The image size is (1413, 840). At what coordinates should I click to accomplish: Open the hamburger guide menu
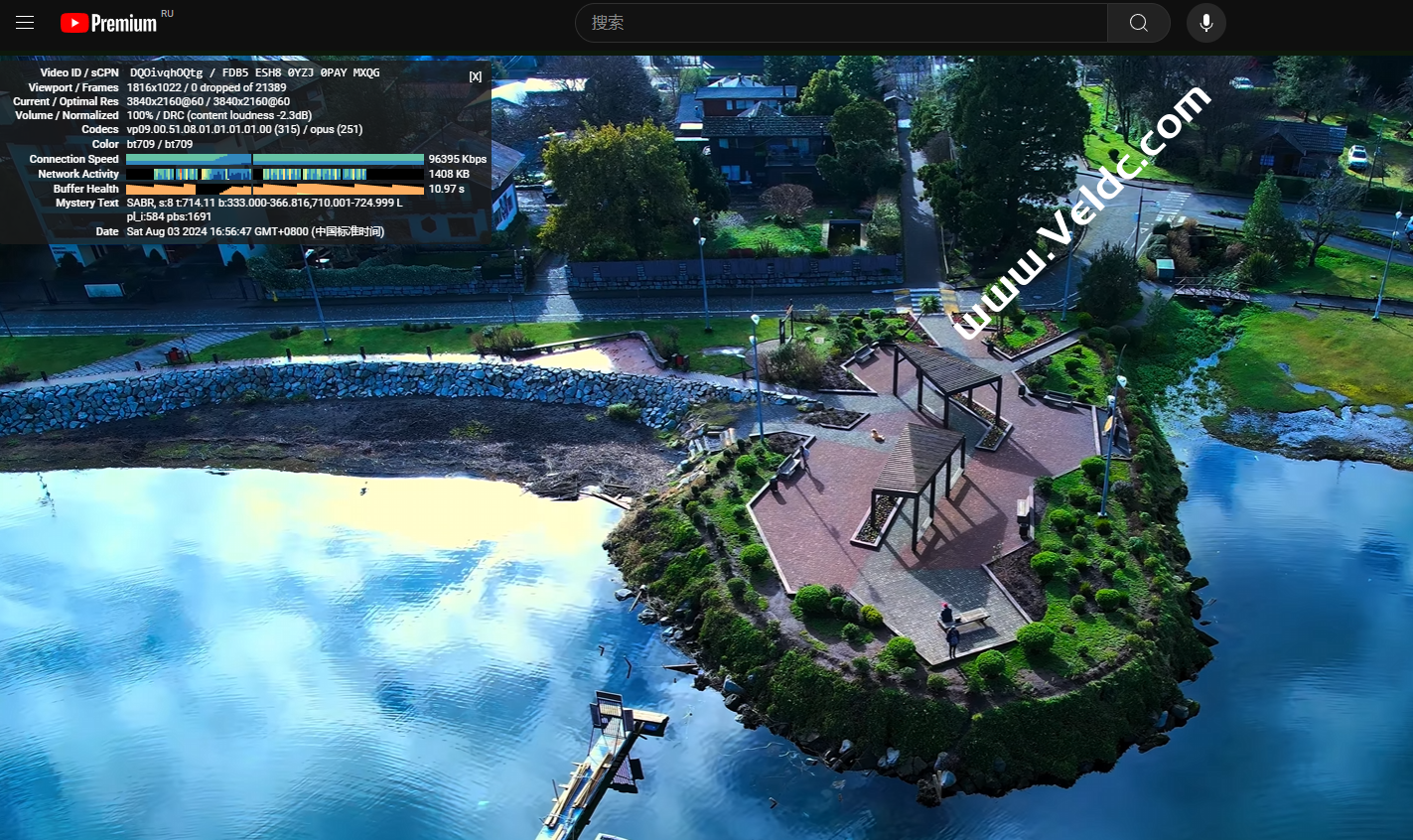pyautogui.click(x=25, y=23)
